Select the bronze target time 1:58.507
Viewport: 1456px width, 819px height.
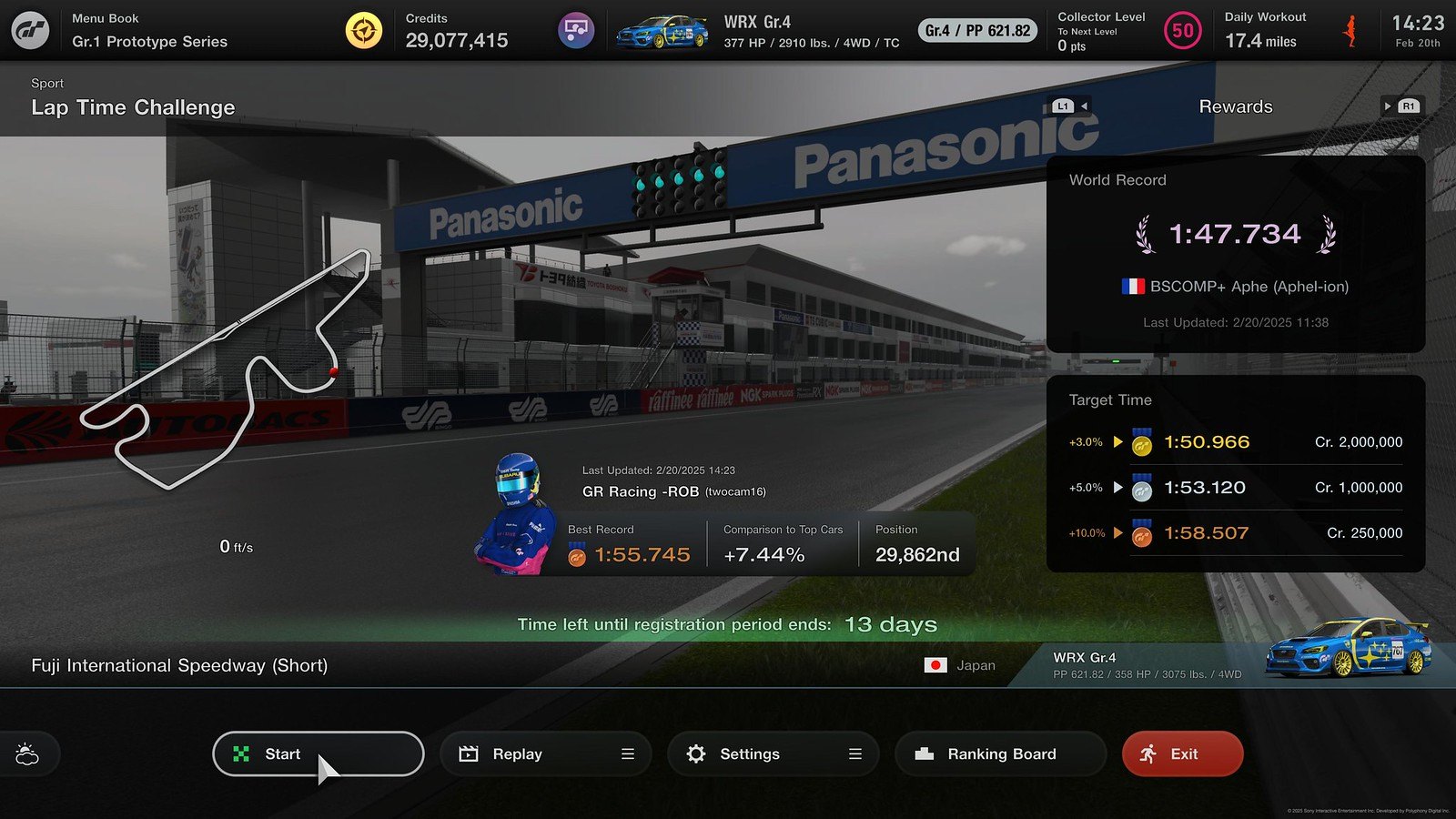click(1206, 533)
